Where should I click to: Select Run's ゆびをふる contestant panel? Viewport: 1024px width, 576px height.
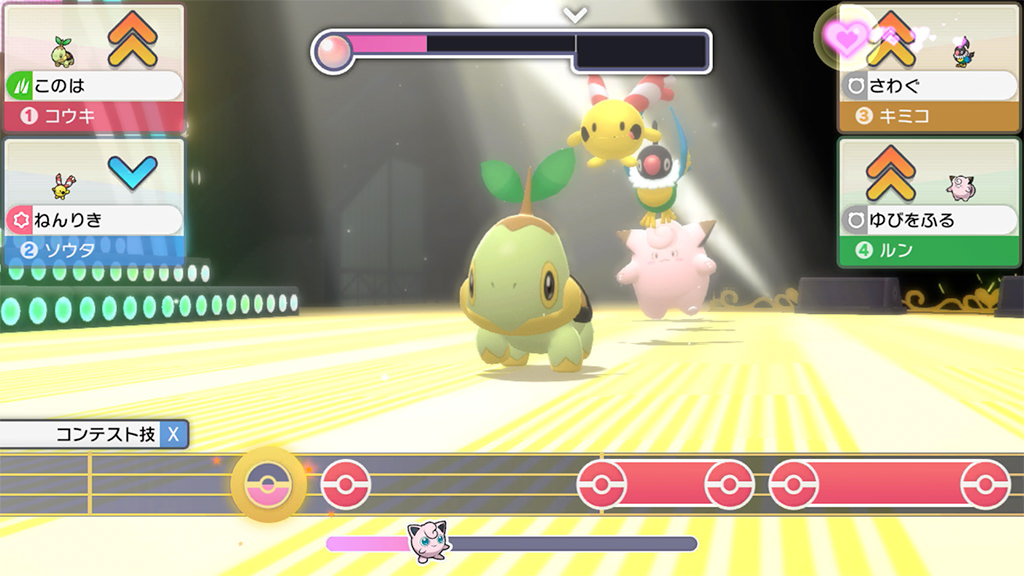tap(929, 202)
